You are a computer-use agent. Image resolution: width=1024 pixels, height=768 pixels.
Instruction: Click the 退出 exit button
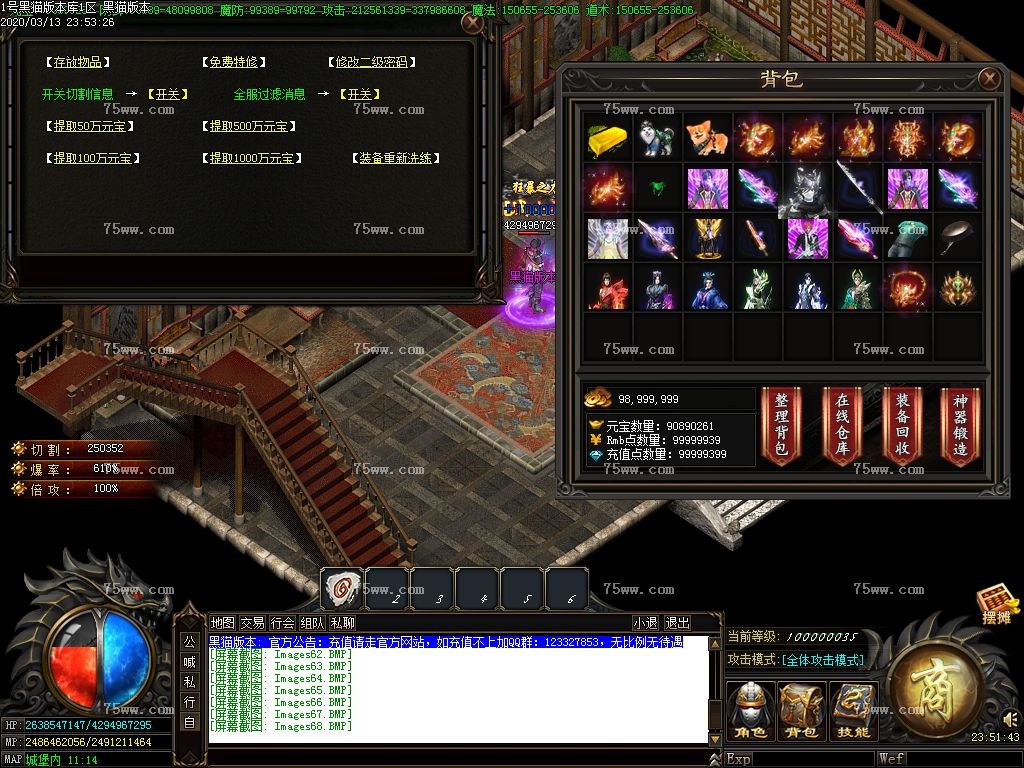point(677,623)
